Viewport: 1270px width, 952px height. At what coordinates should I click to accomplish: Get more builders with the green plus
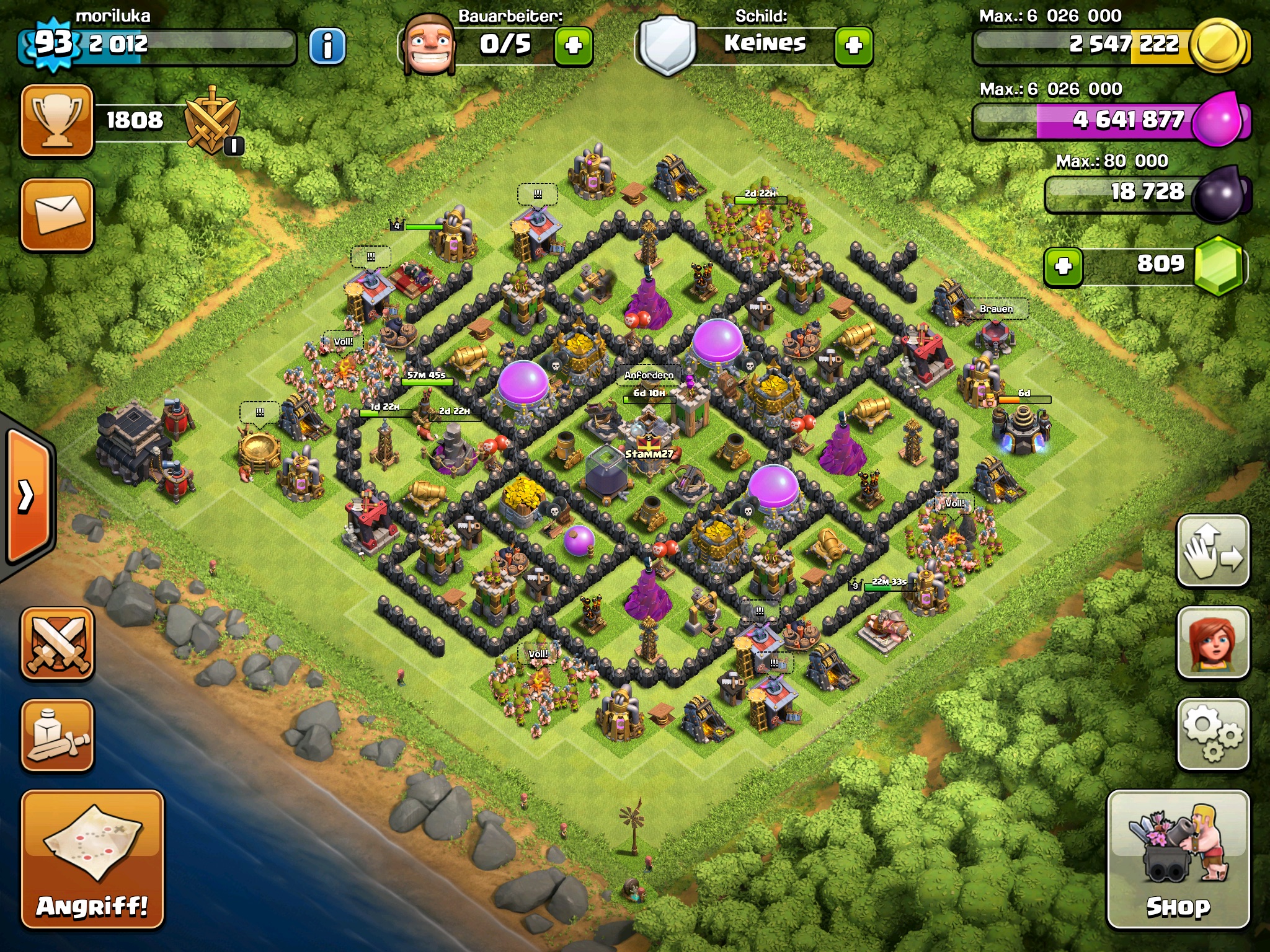pyautogui.click(x=573, y=45)
